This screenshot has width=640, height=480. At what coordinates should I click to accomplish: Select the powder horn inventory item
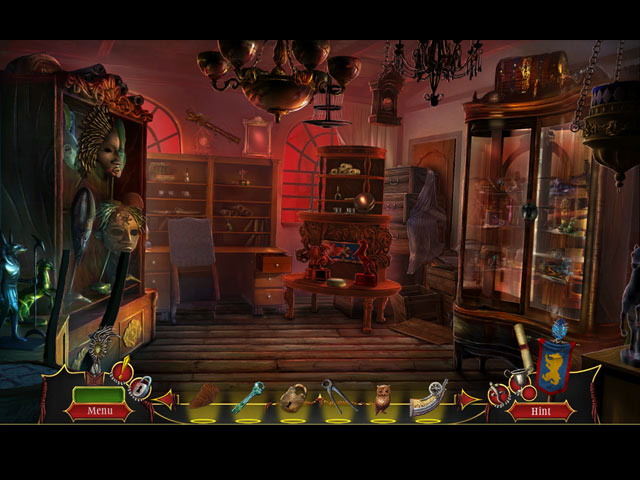pos(428,397)
